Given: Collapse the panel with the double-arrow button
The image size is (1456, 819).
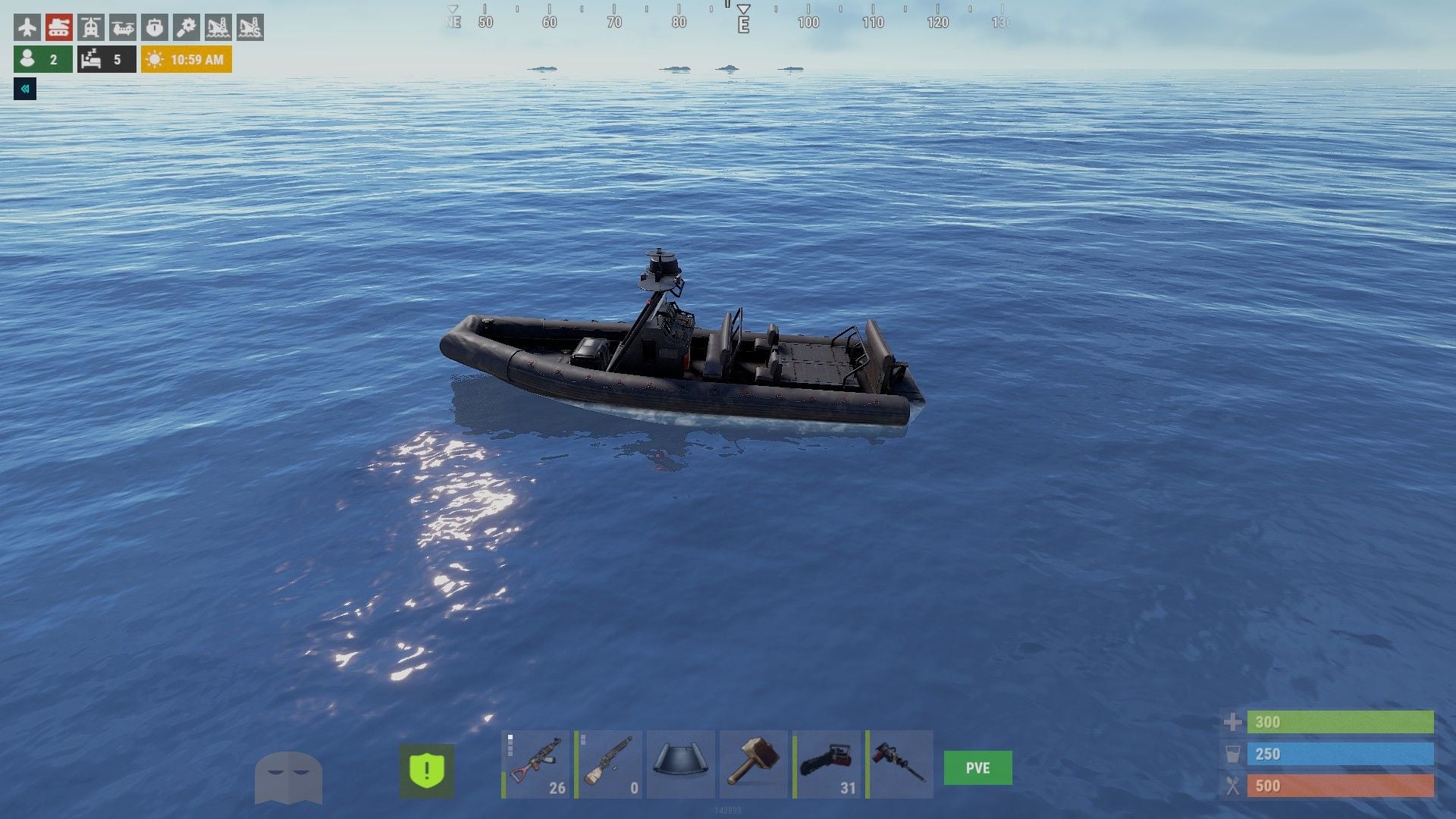Looking at the screenshot, I should [25, 89].
